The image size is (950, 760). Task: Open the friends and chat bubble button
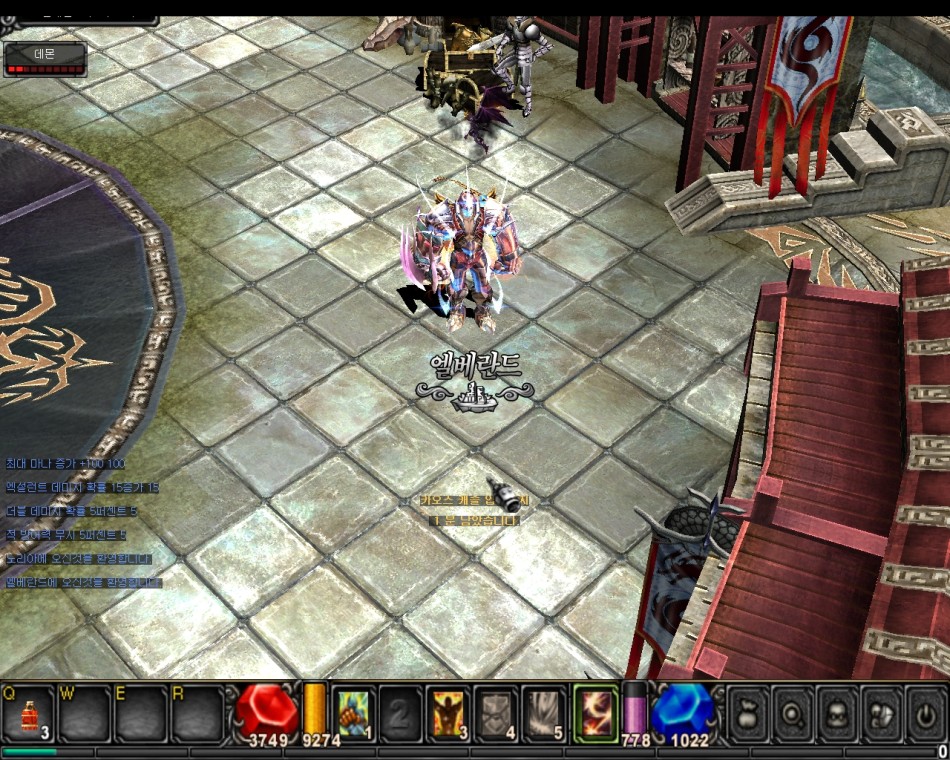tap(883, 714)
